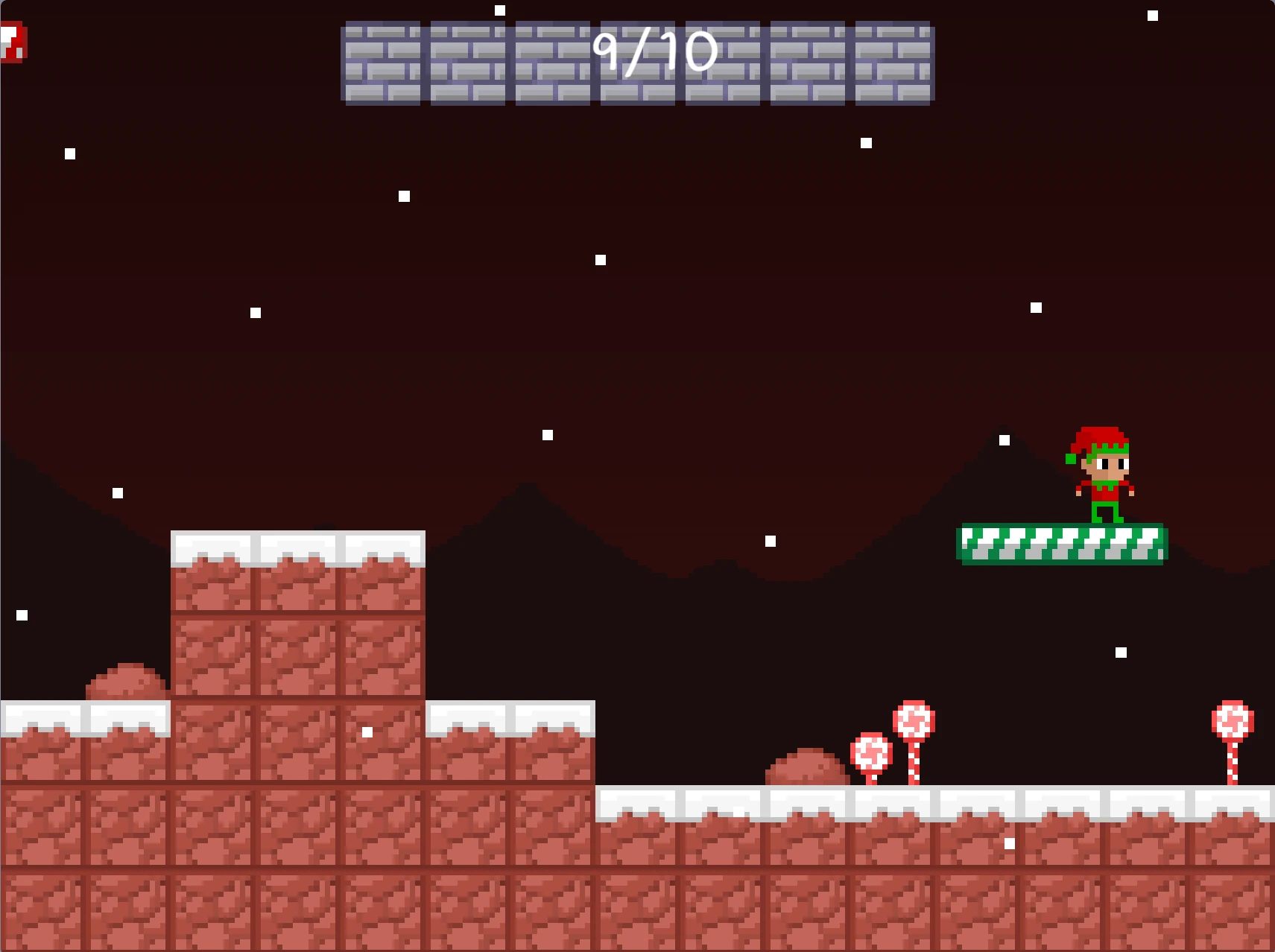Click the red candy icon in top-left corner
This screenshot has width=1275, height=952.
click(13, 43)
